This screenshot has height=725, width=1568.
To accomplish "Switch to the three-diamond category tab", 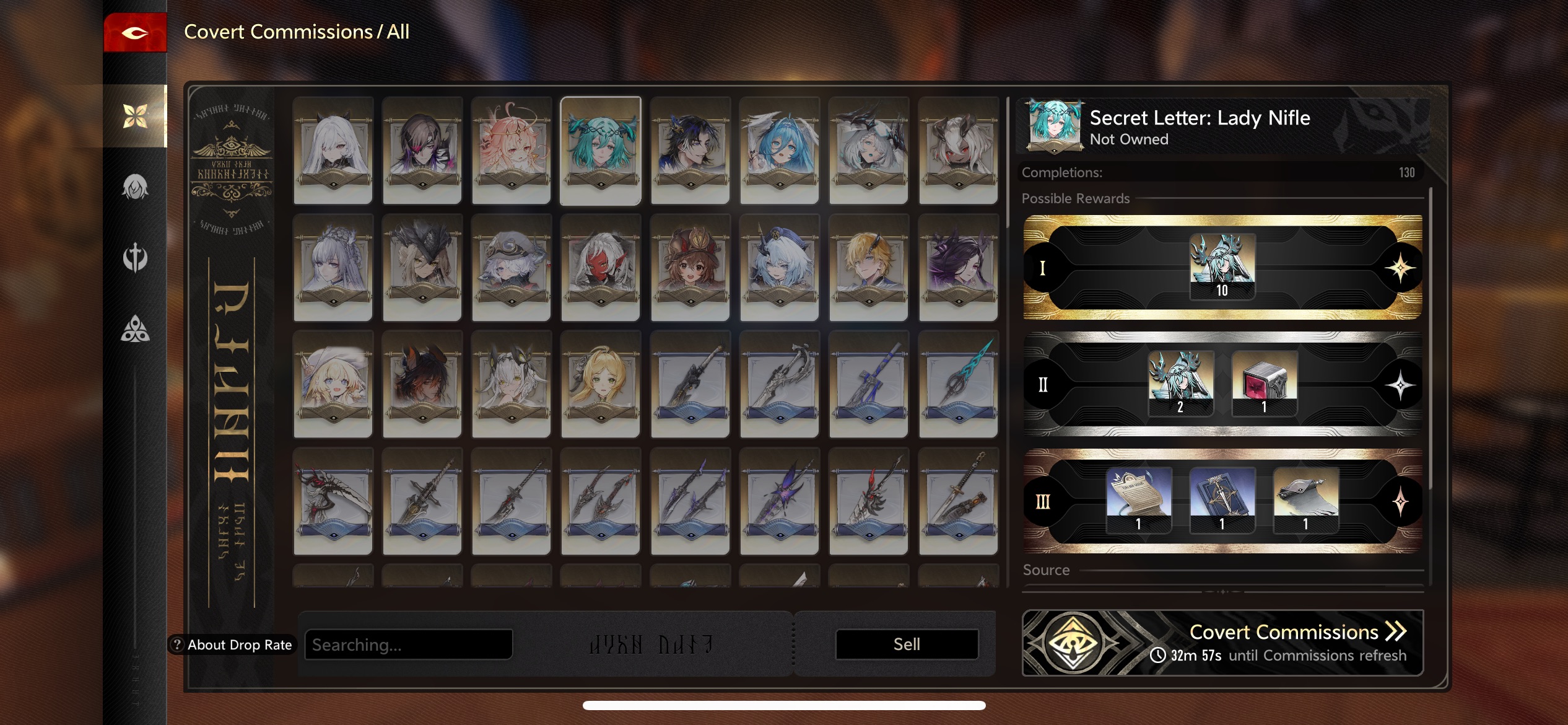I will click(x=135, y=329).
